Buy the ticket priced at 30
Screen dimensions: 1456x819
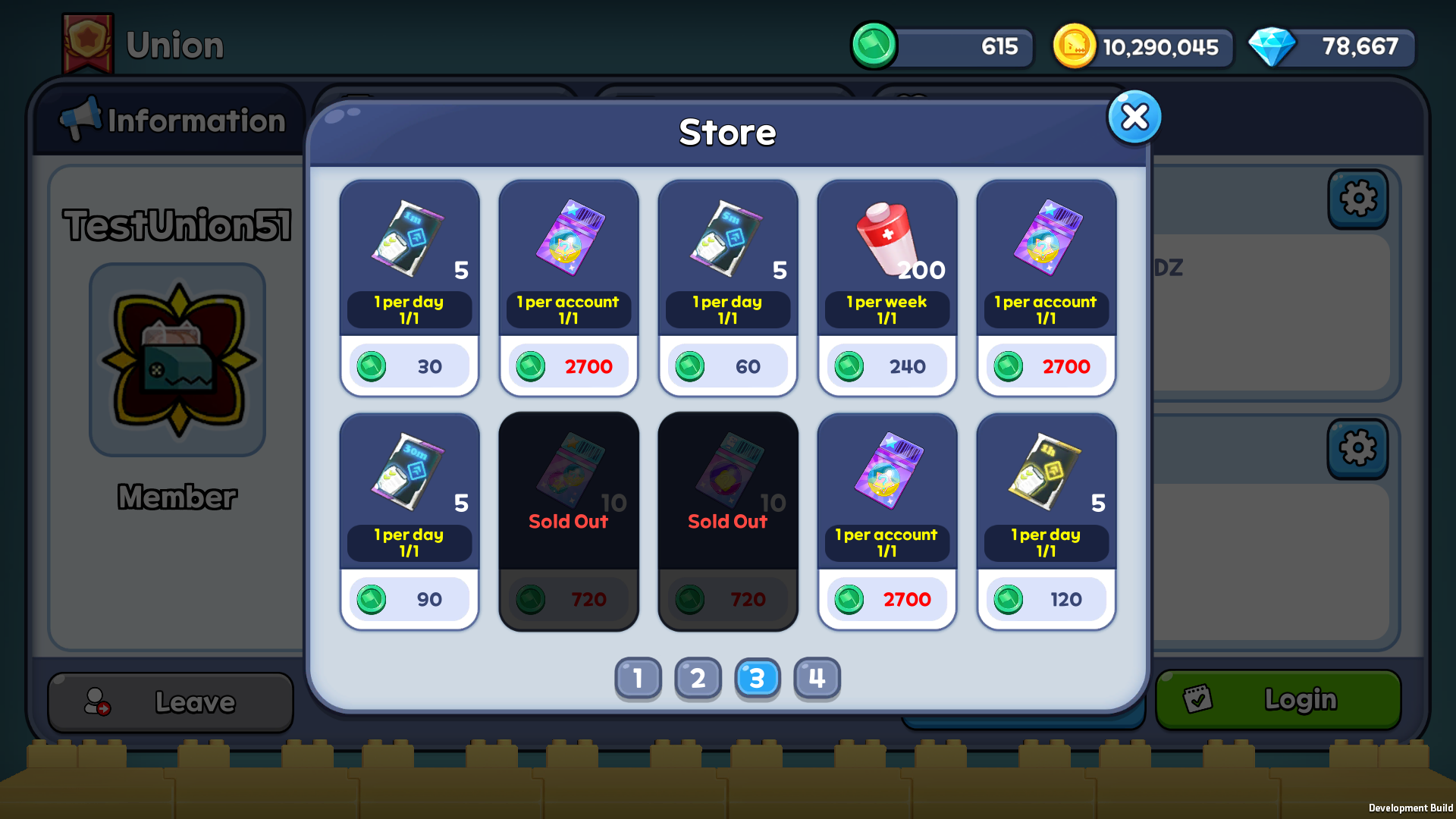(x=409, y=366)
